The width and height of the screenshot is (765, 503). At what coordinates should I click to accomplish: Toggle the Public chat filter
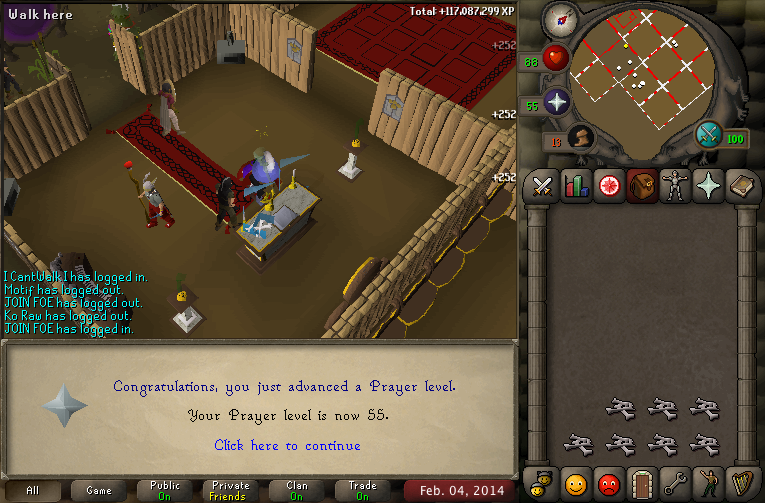[164, 491]
